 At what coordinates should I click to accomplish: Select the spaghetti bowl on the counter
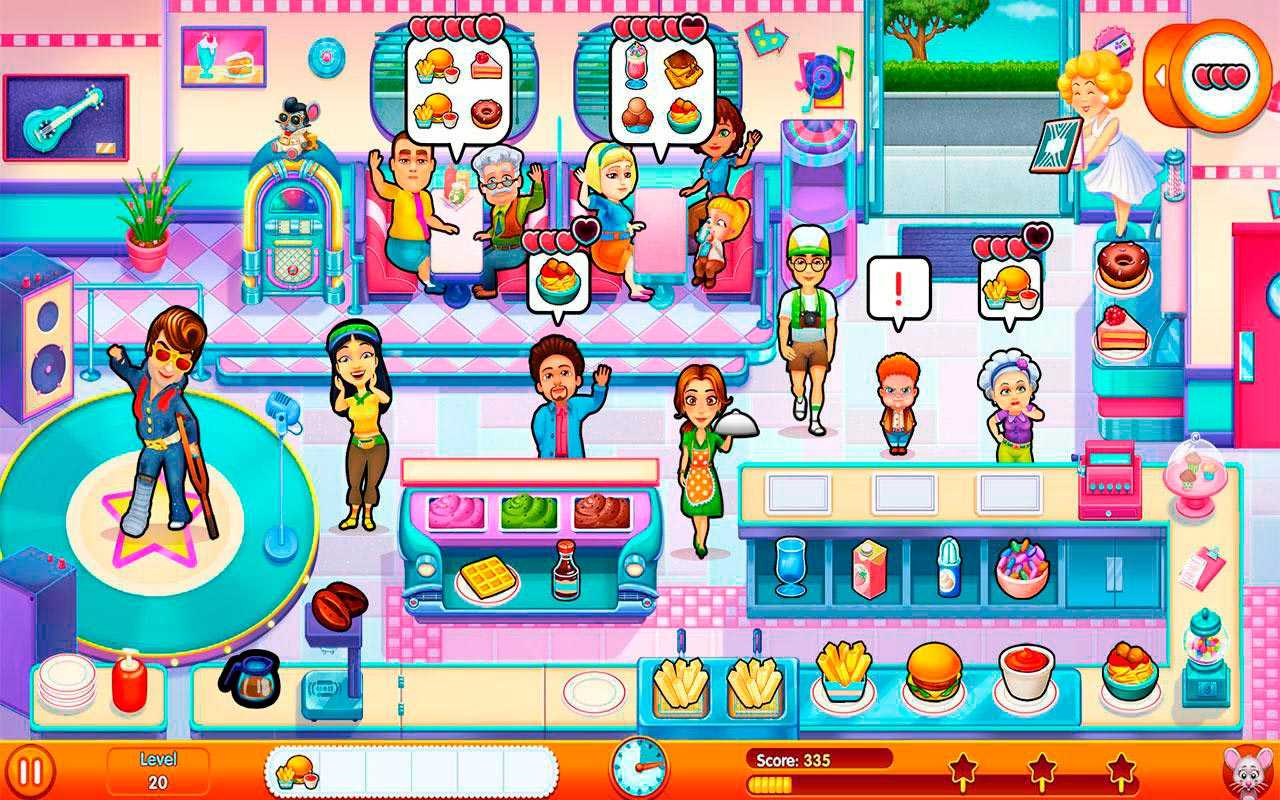[x=1130, y=672]
